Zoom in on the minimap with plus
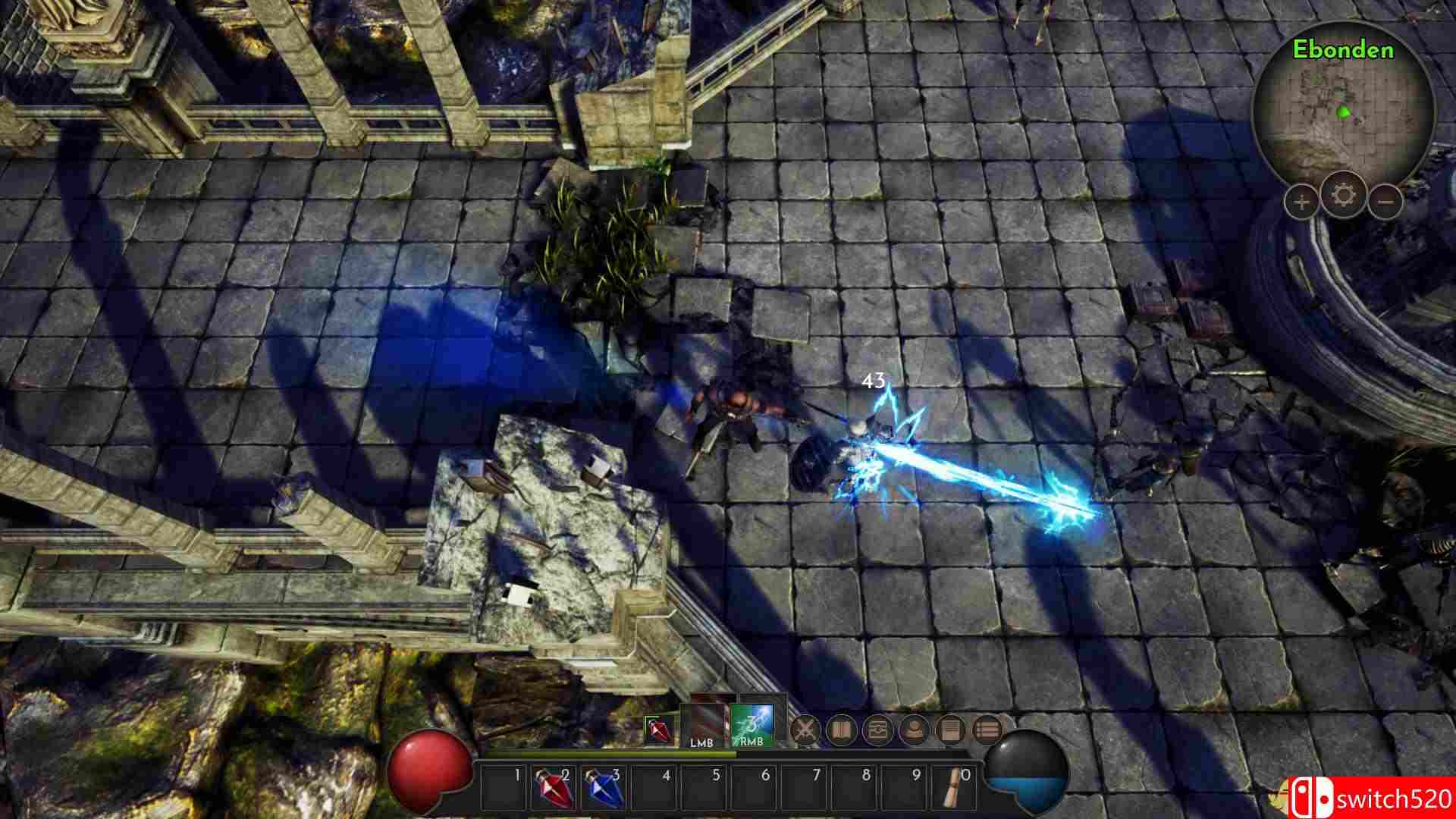The image size is (1456, 819). tap(1301, 201)
